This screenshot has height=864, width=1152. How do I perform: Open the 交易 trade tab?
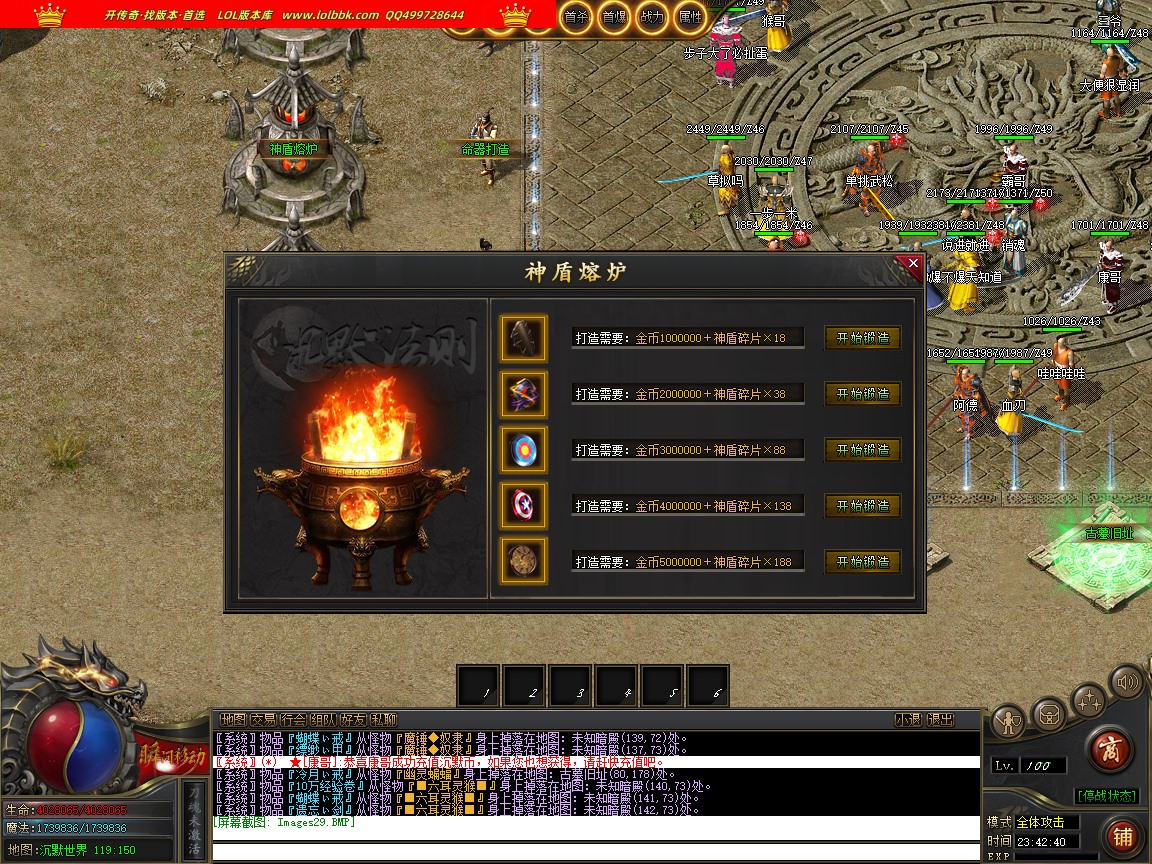tap(262, 720)
